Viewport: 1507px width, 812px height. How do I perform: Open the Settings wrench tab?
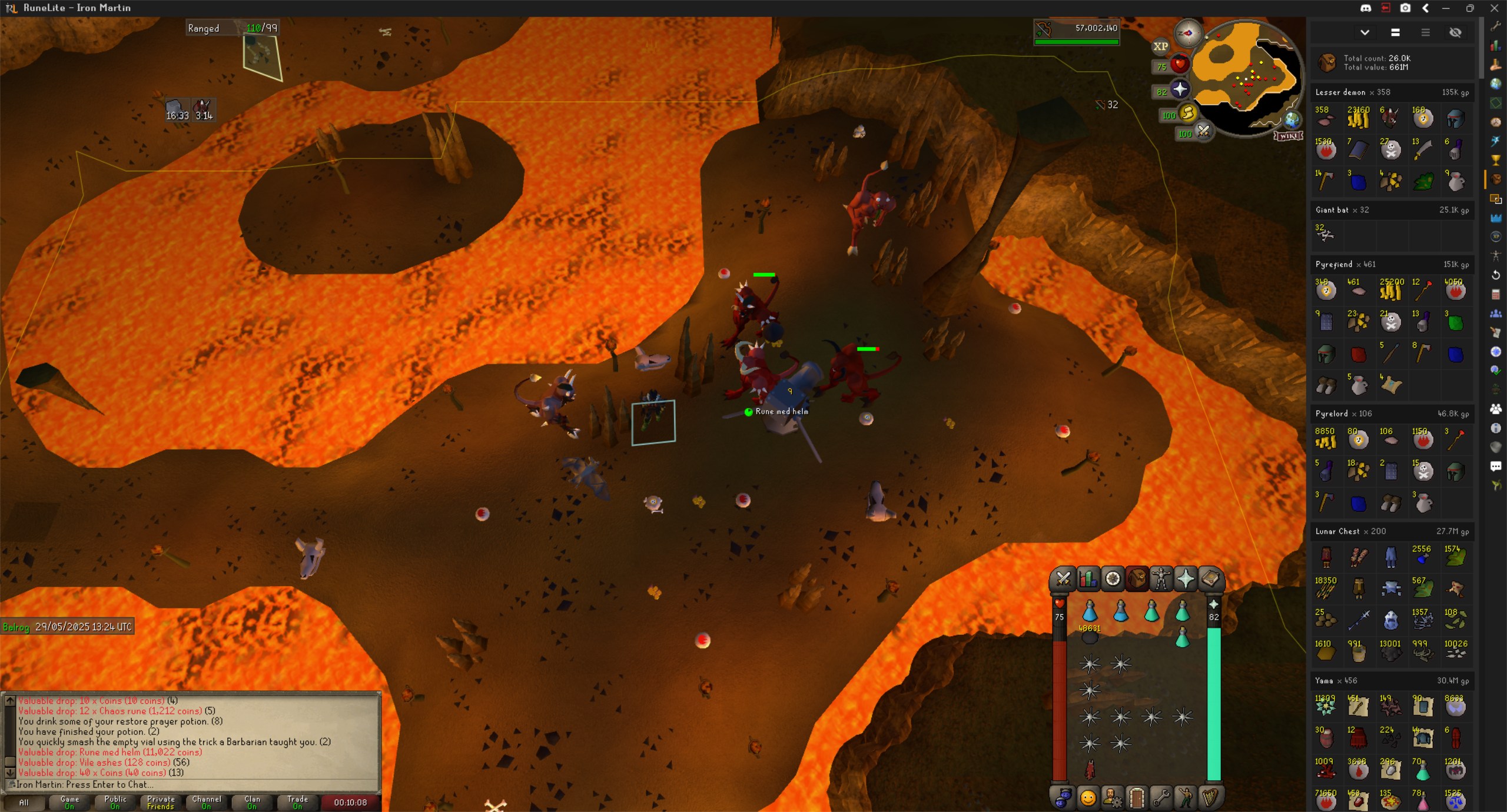1161,797
